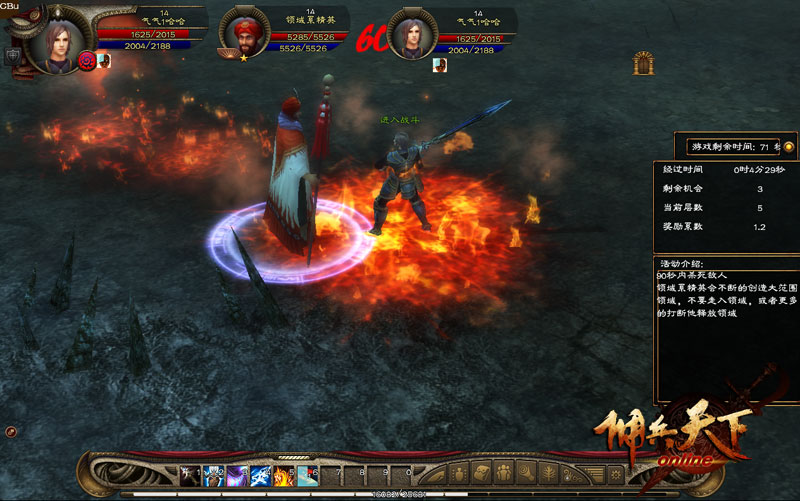Click the shield icon left of player portrait

point(13,56)
